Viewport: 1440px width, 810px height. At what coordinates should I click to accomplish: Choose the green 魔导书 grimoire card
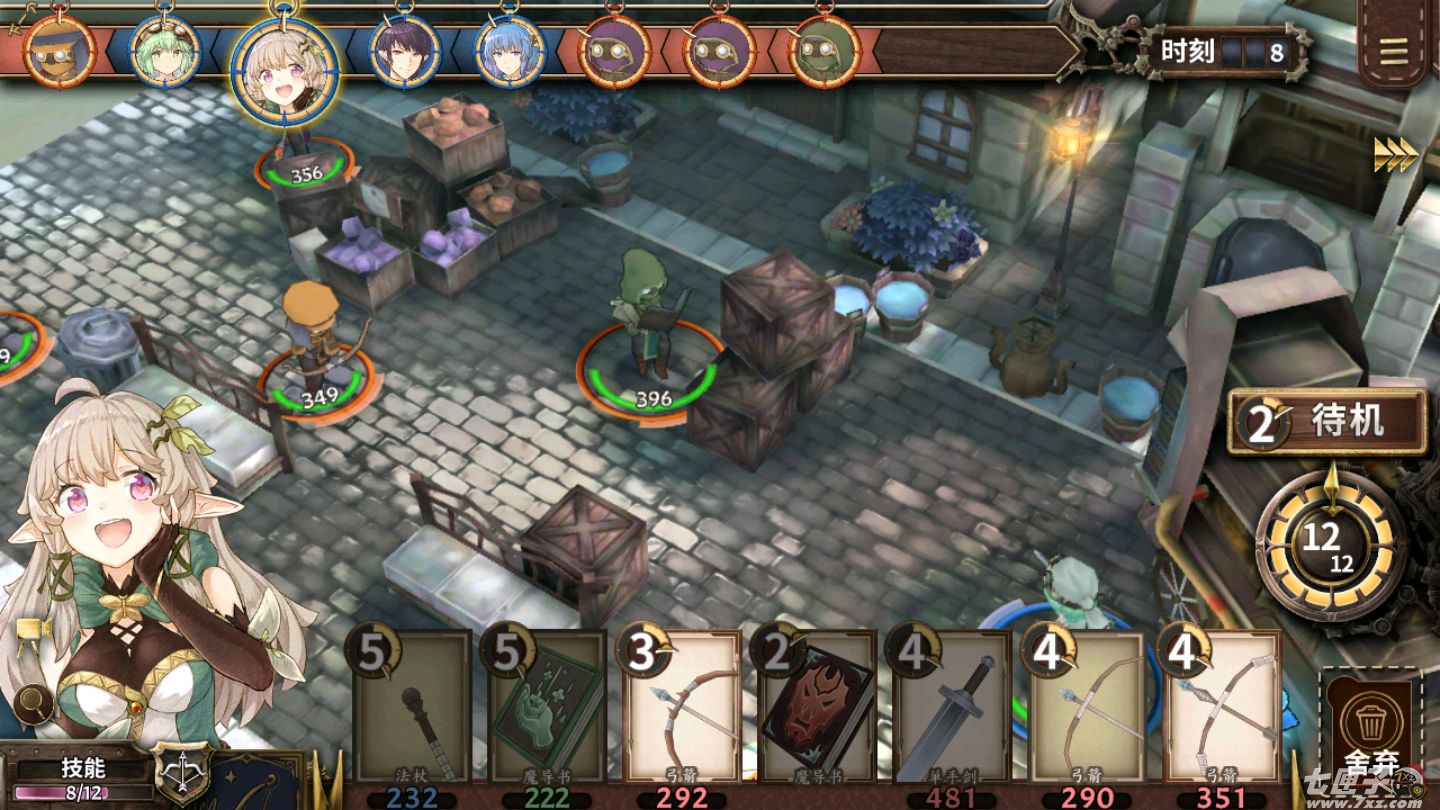tap(547, 708)
